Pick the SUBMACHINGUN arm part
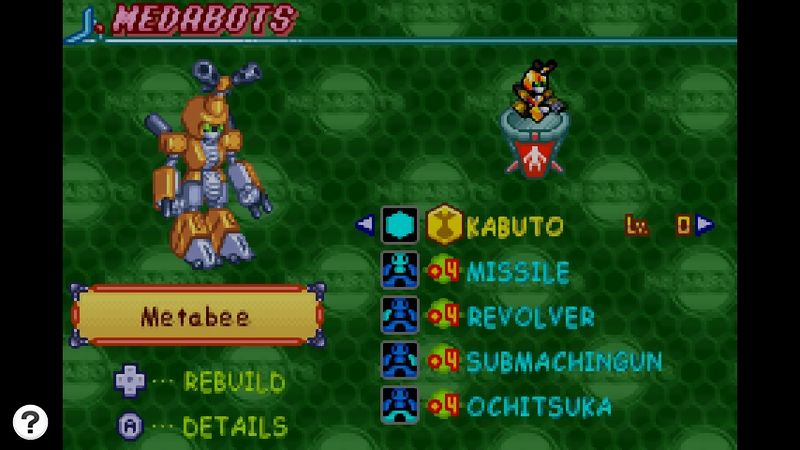 click(564, 361)
